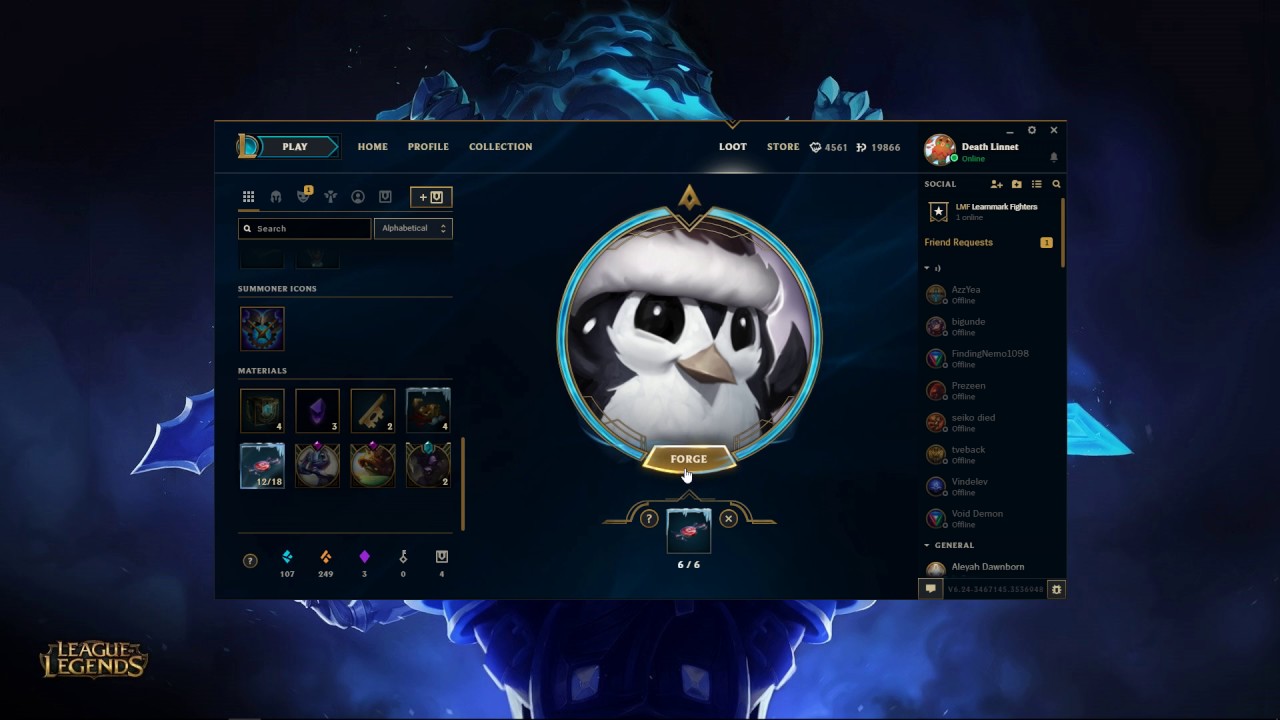1280x720 pixels.
Task: Open client settings gear icon
Action: (1032, 130)
